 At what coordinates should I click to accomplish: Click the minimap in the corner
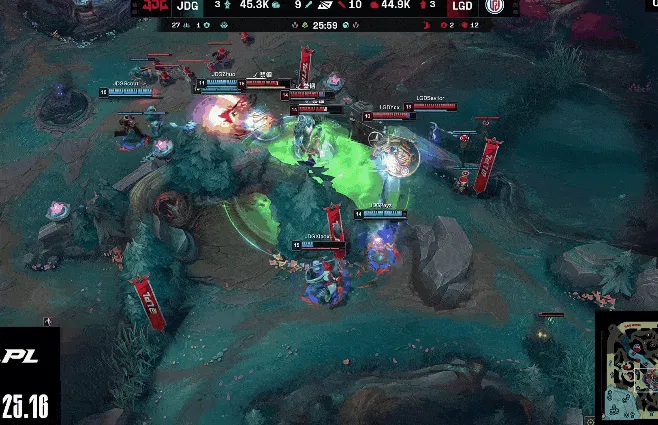pos(627,371)
